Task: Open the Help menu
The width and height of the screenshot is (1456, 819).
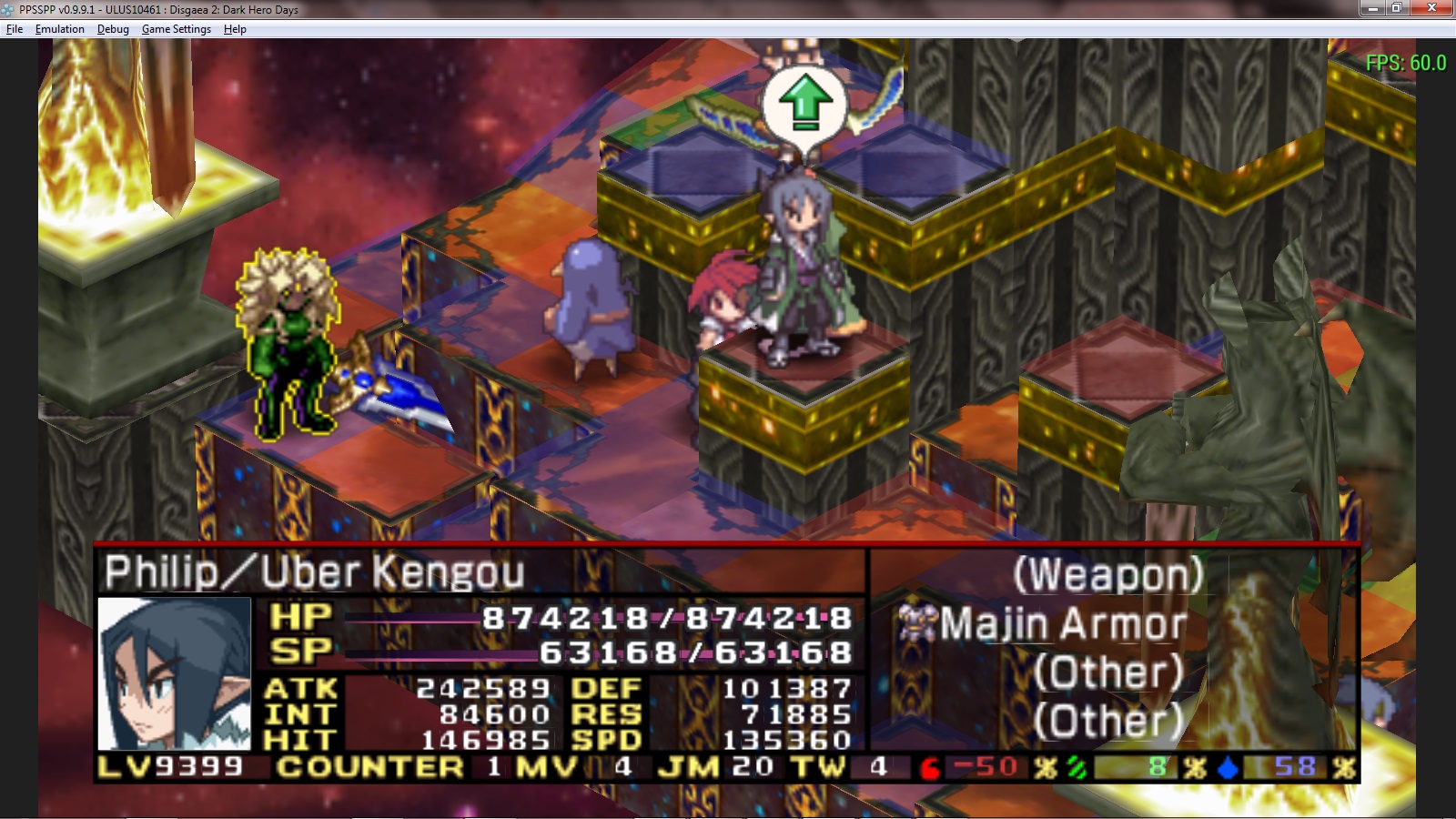Action: (235, 29)
